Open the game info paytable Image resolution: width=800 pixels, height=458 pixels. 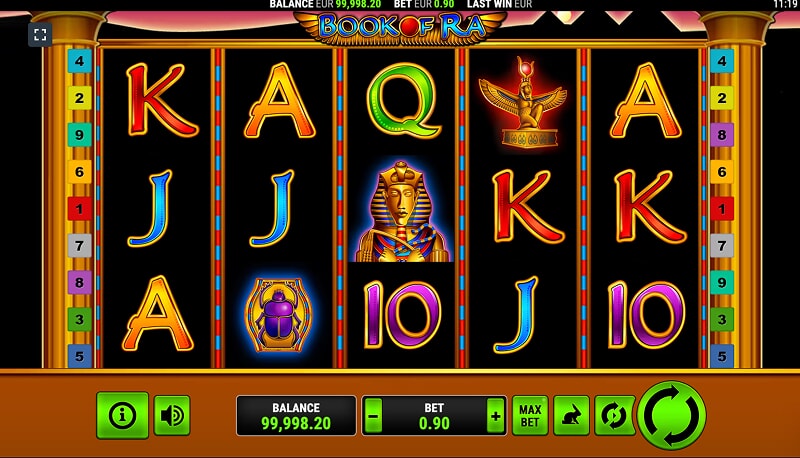pos(122,415)
